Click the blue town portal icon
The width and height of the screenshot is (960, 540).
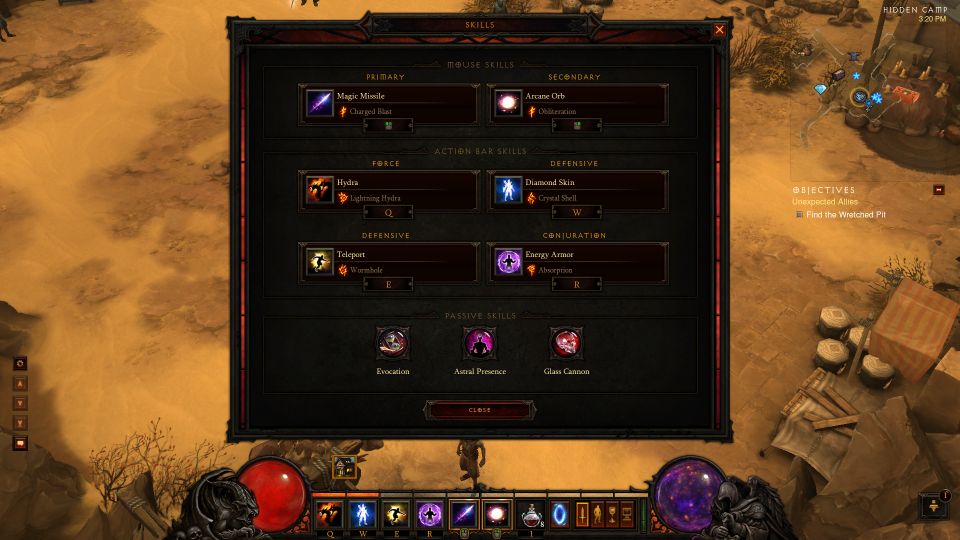560,514
